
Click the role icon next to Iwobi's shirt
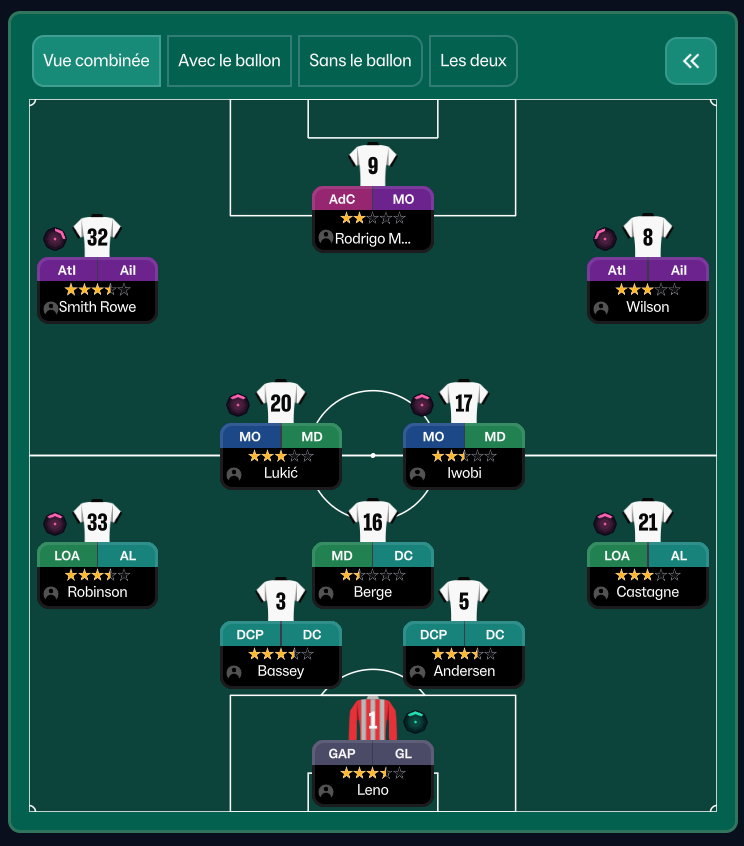[422, 404]
